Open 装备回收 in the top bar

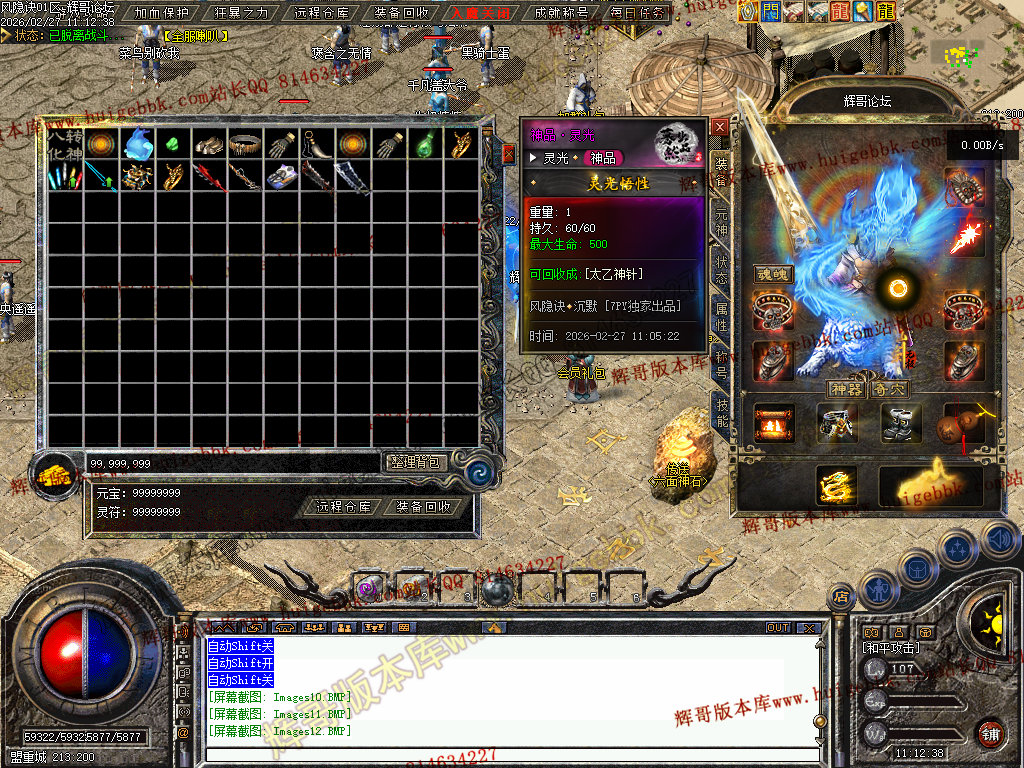tap(401, 13)
